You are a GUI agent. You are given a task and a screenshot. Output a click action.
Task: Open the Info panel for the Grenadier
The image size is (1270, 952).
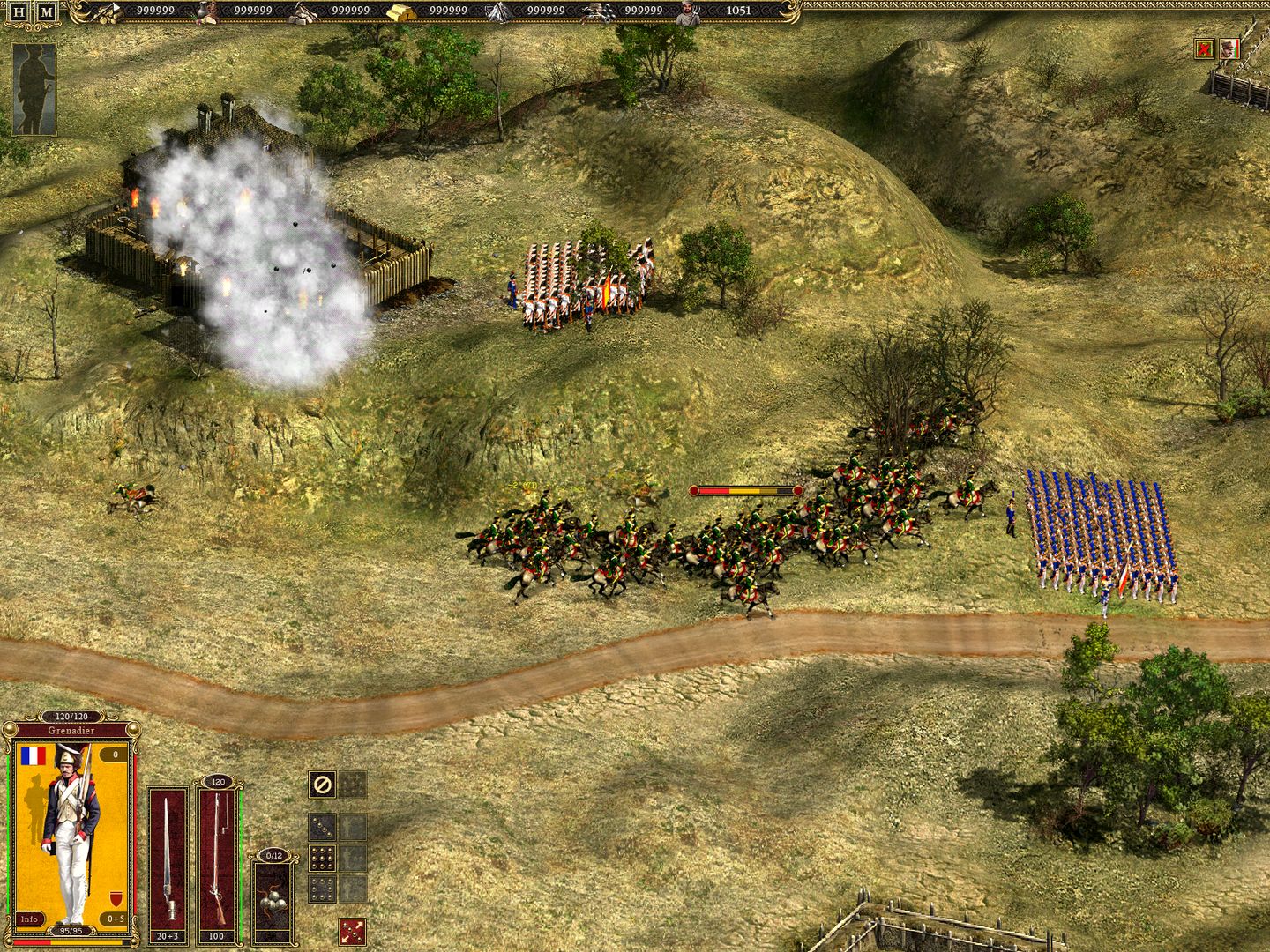click(x=29, y=920)
